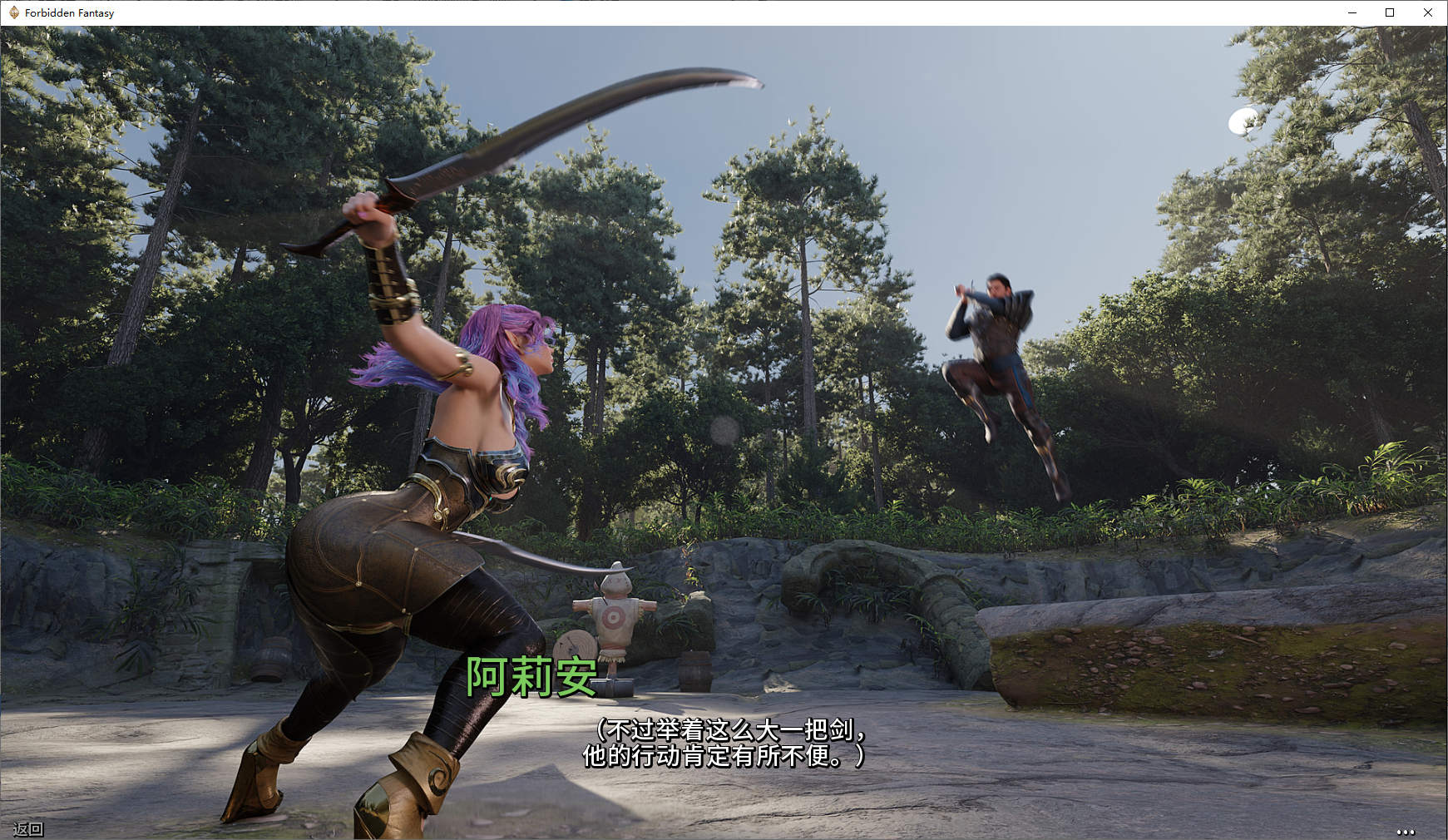Click the 返回 back button
Image resolution: width=1448 pixels, height=840 pixels.
(27, 828)
